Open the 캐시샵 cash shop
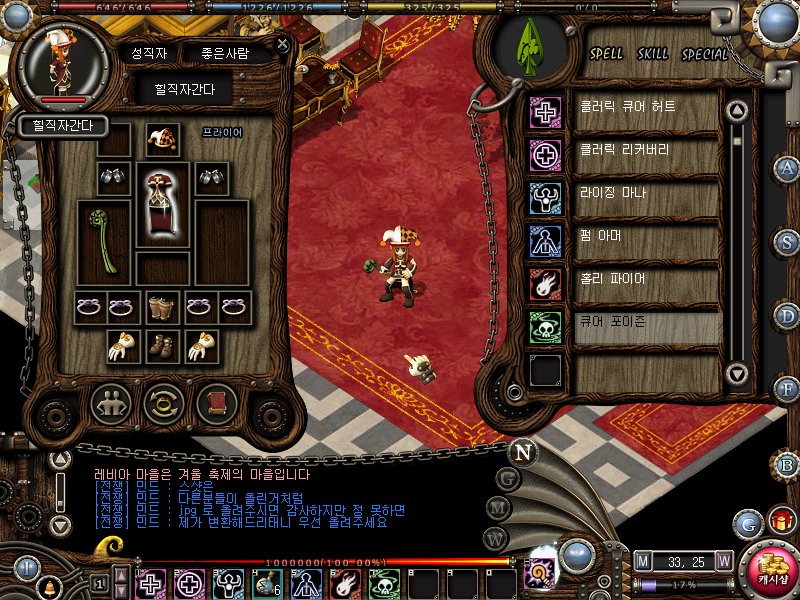This screenshot has height=600, width=800. tap(771, 567)
